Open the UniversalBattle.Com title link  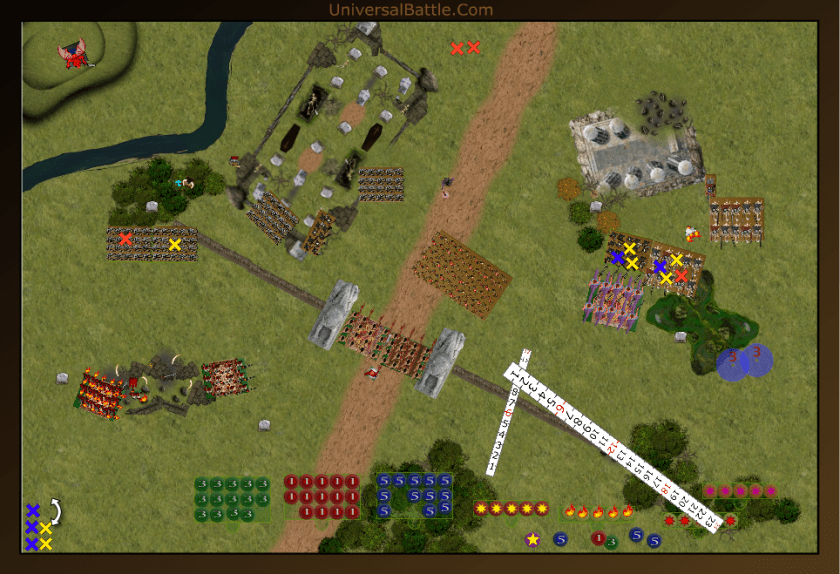[x=410, y=10]
